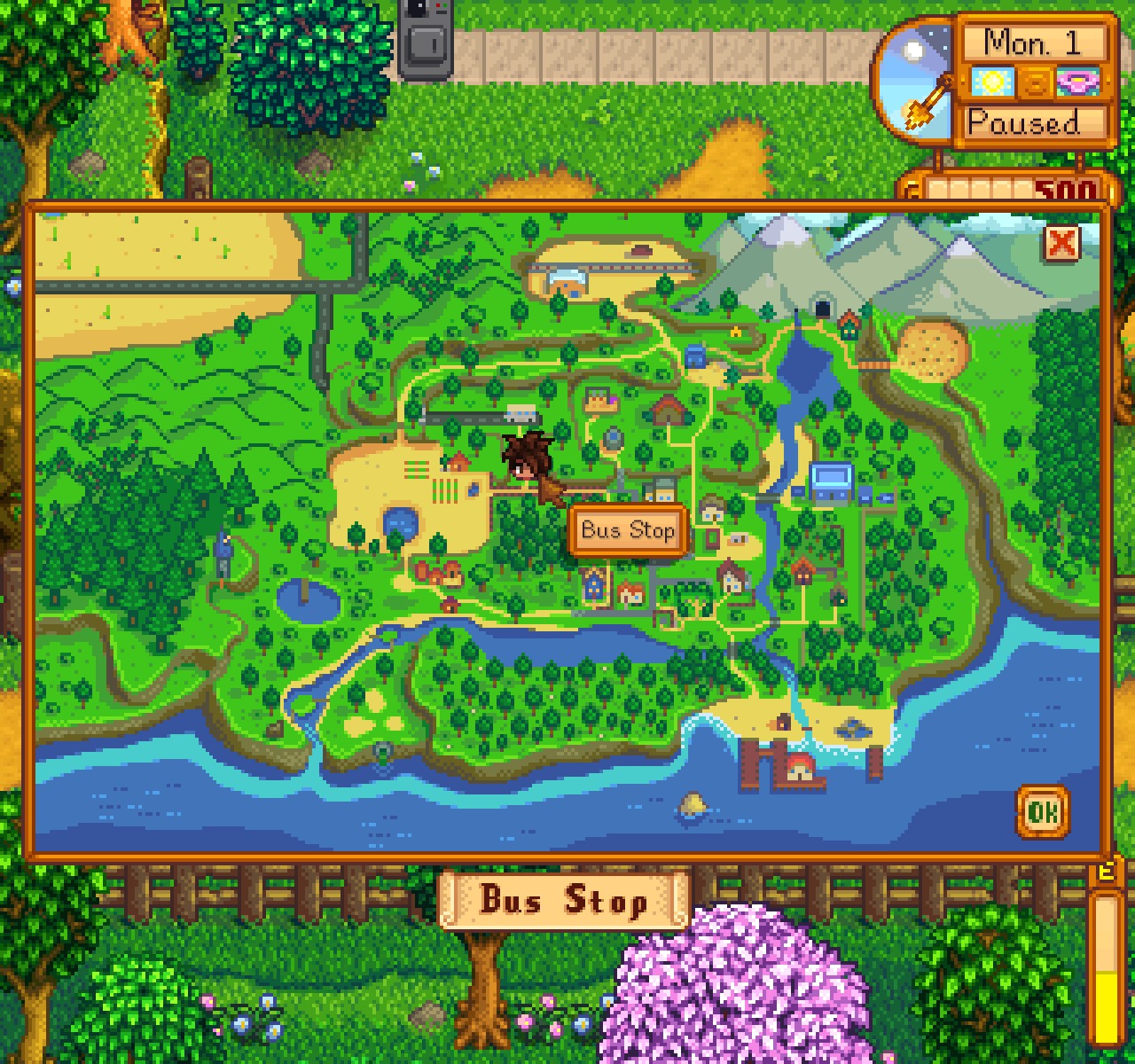This screenshot has height=1064, width=1135.
Task: Click the farmhouse on the farm area
Action: click(458, 461)
